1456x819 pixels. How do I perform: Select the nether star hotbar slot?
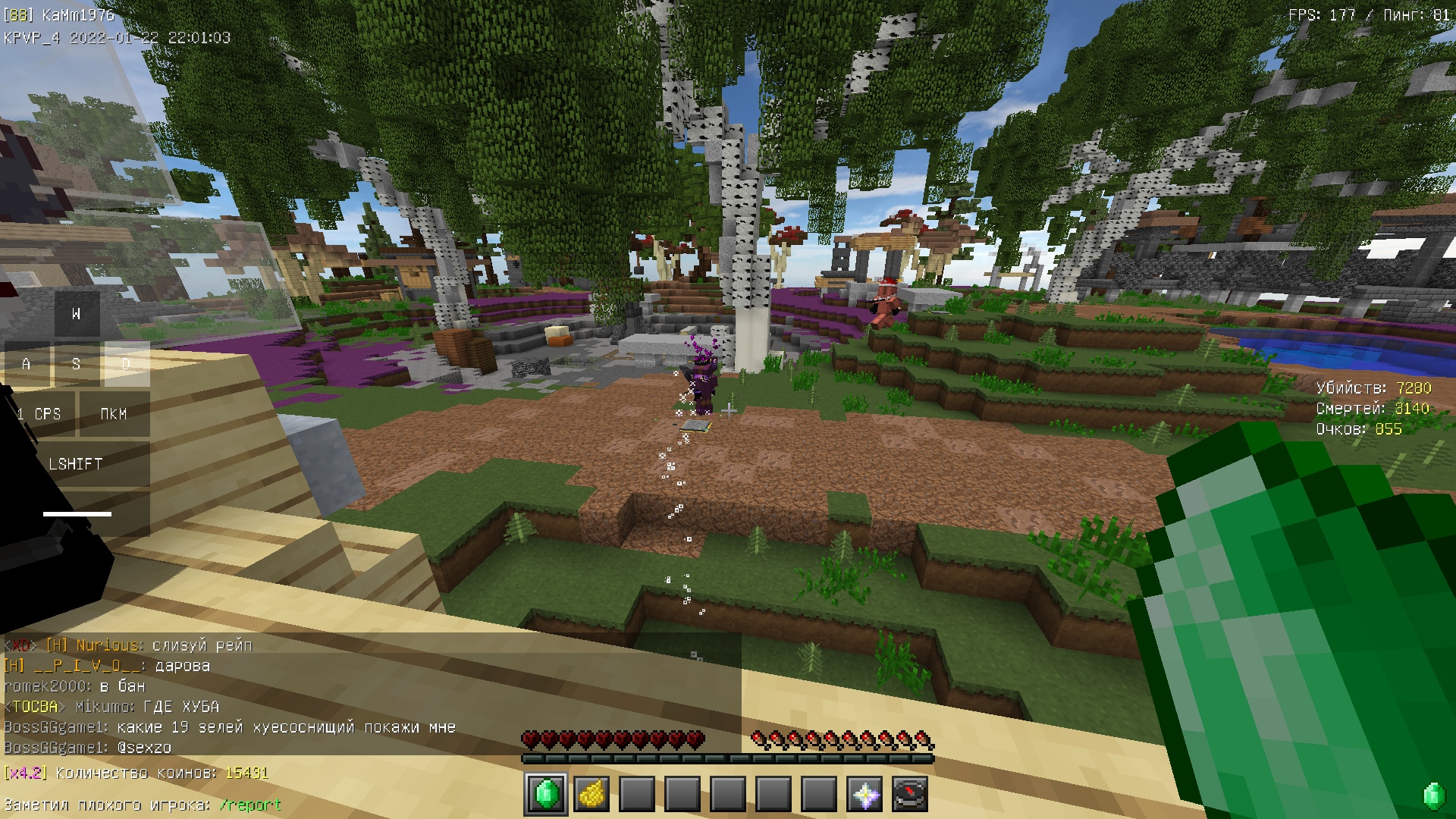click(864, 795)
